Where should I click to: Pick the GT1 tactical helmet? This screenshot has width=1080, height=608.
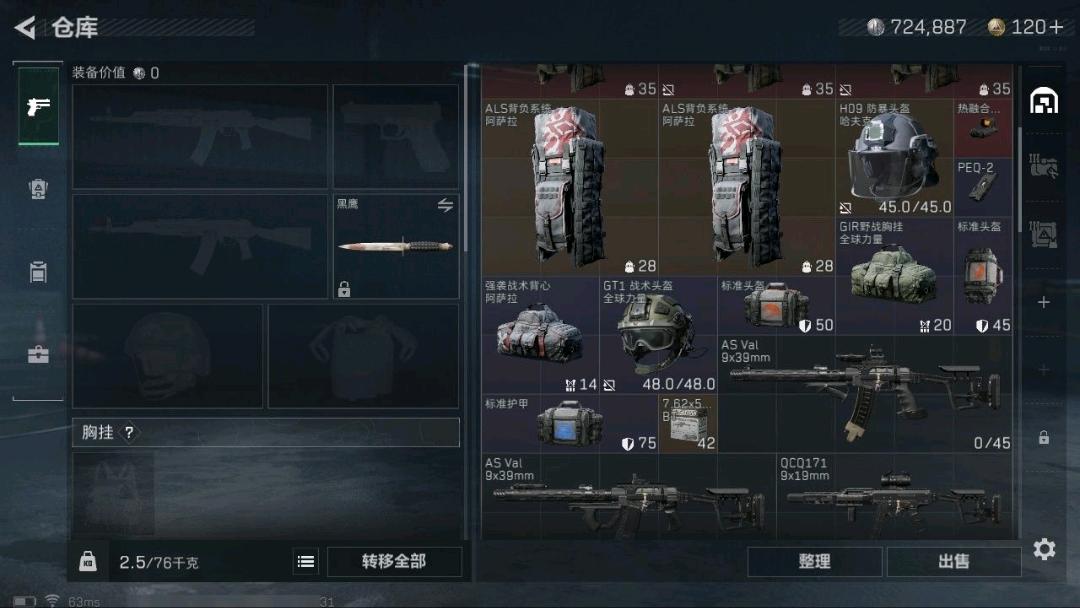click(658, 336)
